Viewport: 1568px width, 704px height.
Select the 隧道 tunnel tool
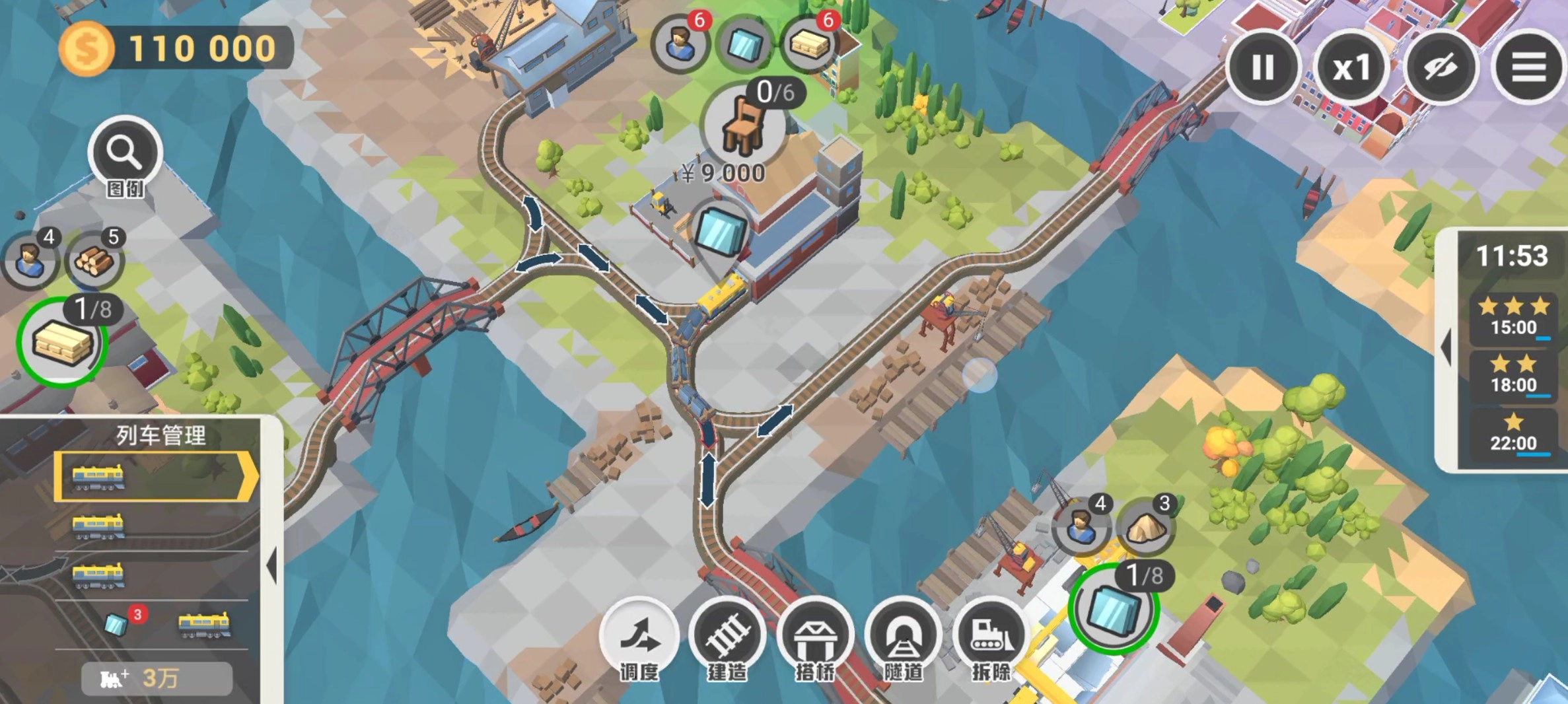(903, 635)
